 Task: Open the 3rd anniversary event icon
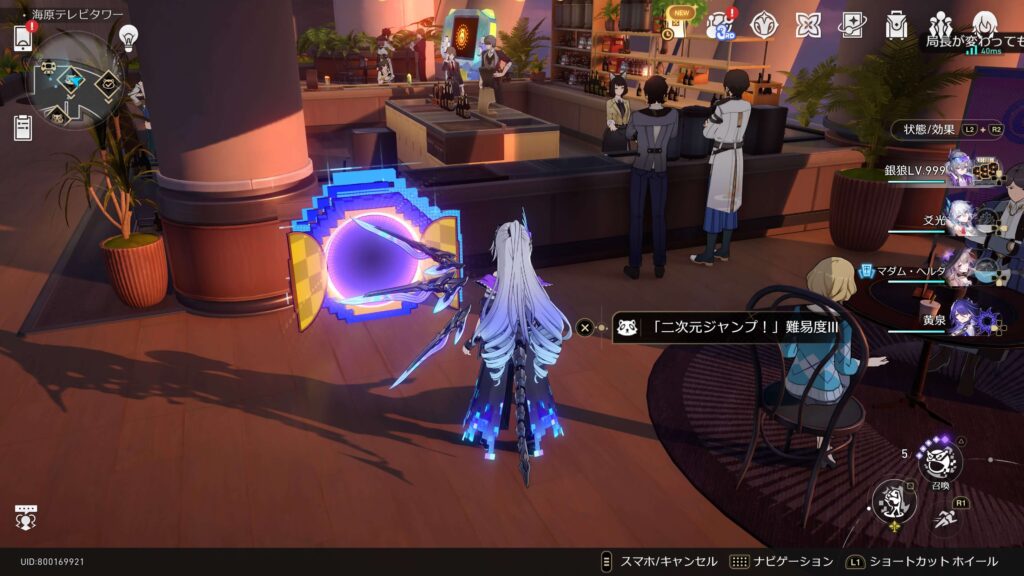(720, 24)
